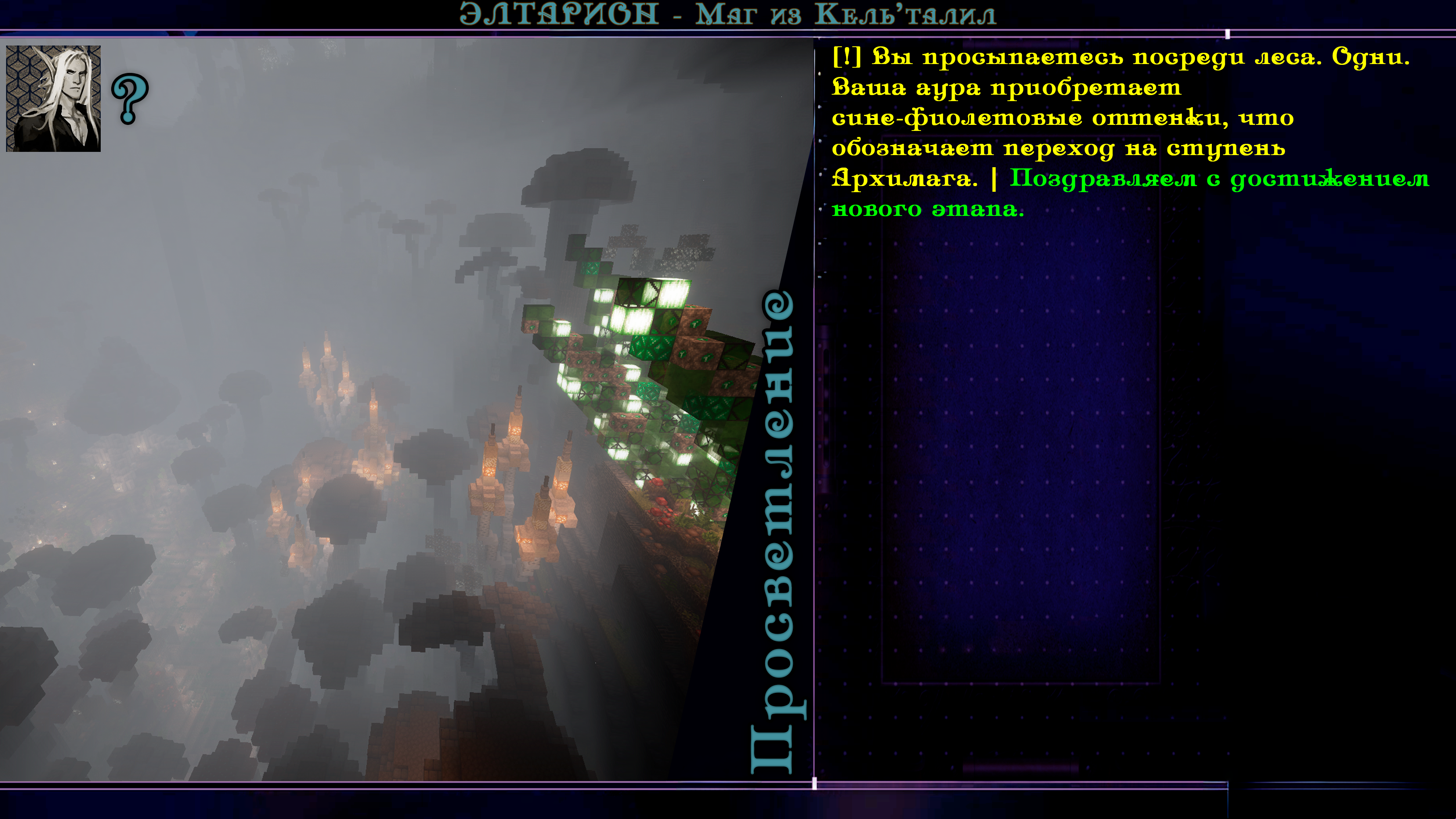Click the white-haired elf character portrait
This screenshot has width=1456, height=819.
click(53, 98)
